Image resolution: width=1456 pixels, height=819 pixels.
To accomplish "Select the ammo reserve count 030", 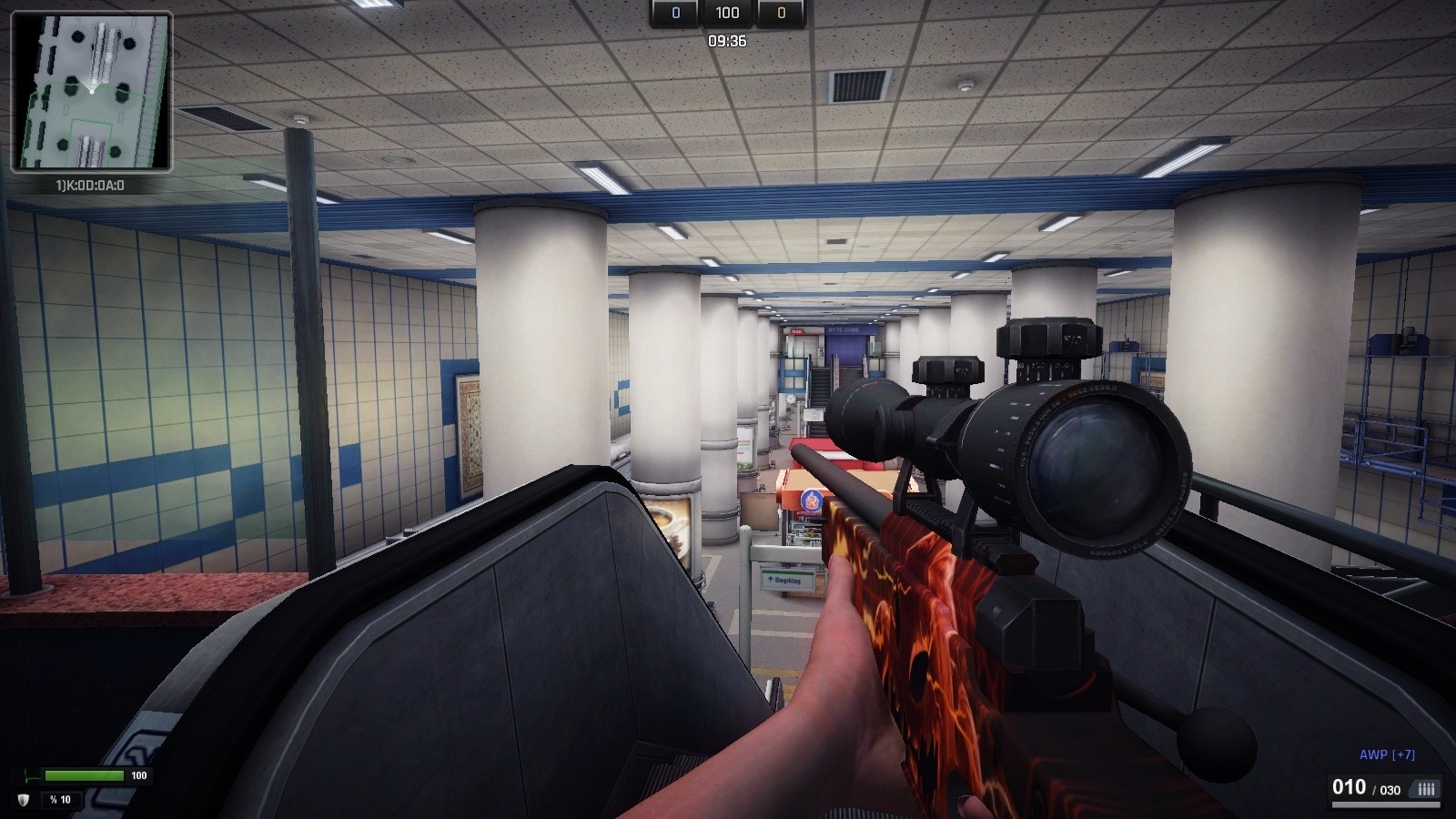I will 1388,788.
